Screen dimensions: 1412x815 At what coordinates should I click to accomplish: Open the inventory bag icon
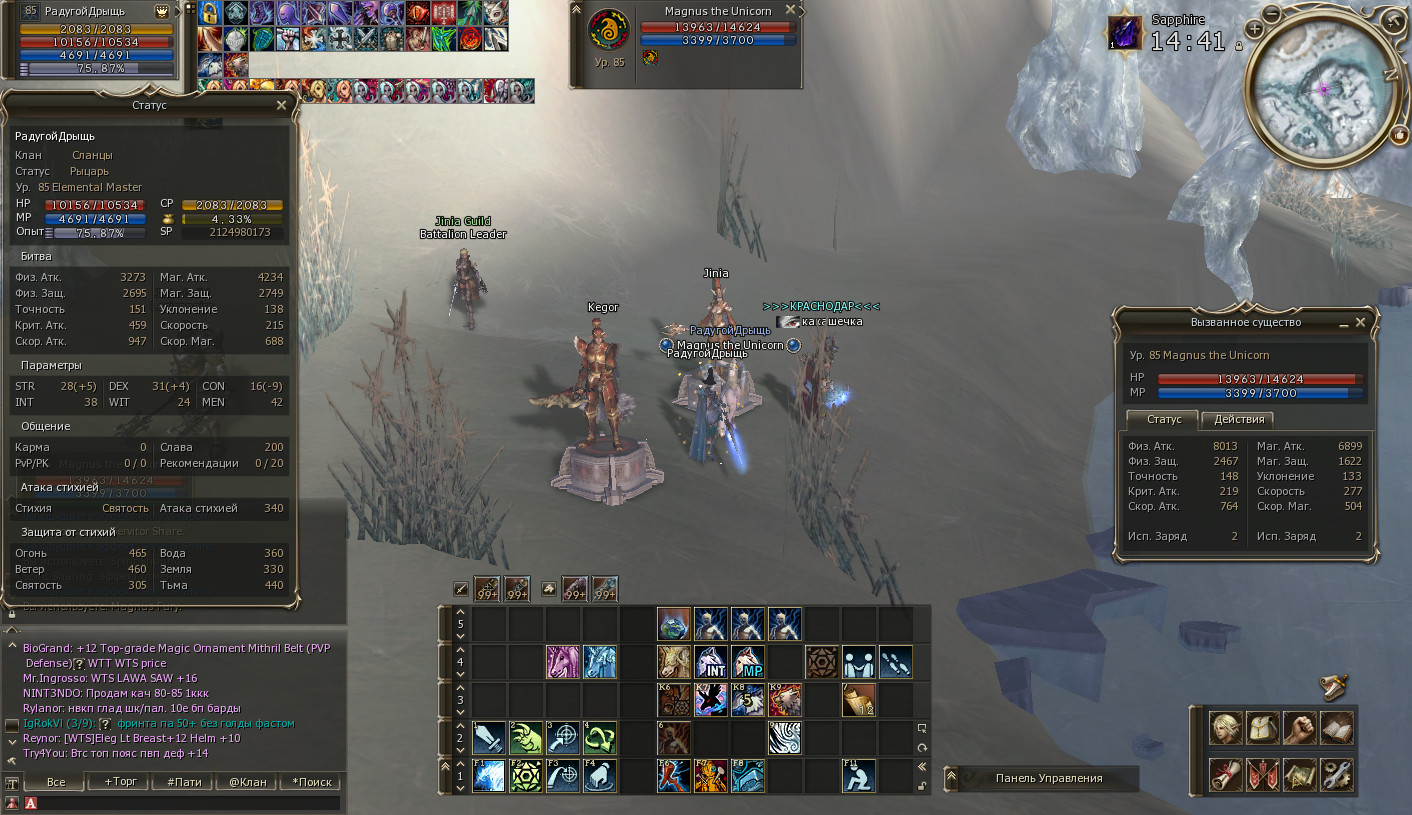1263,728
